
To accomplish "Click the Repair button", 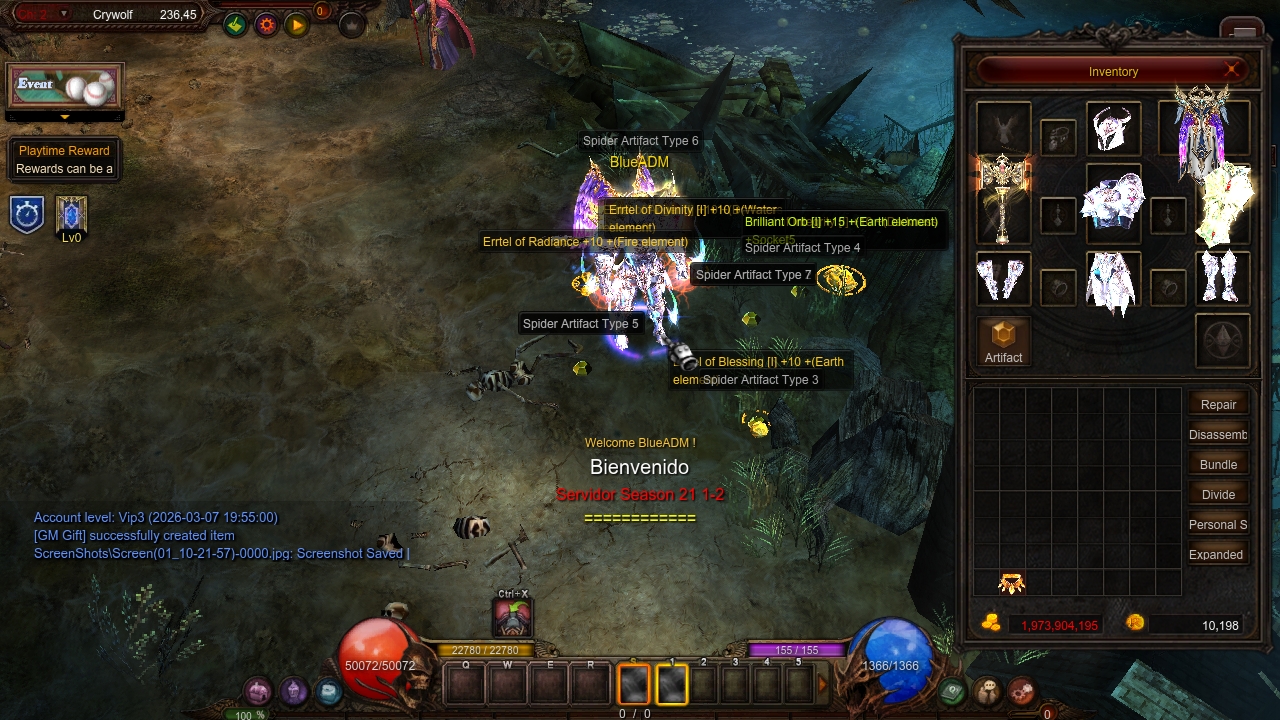I will pos(1218,404).
